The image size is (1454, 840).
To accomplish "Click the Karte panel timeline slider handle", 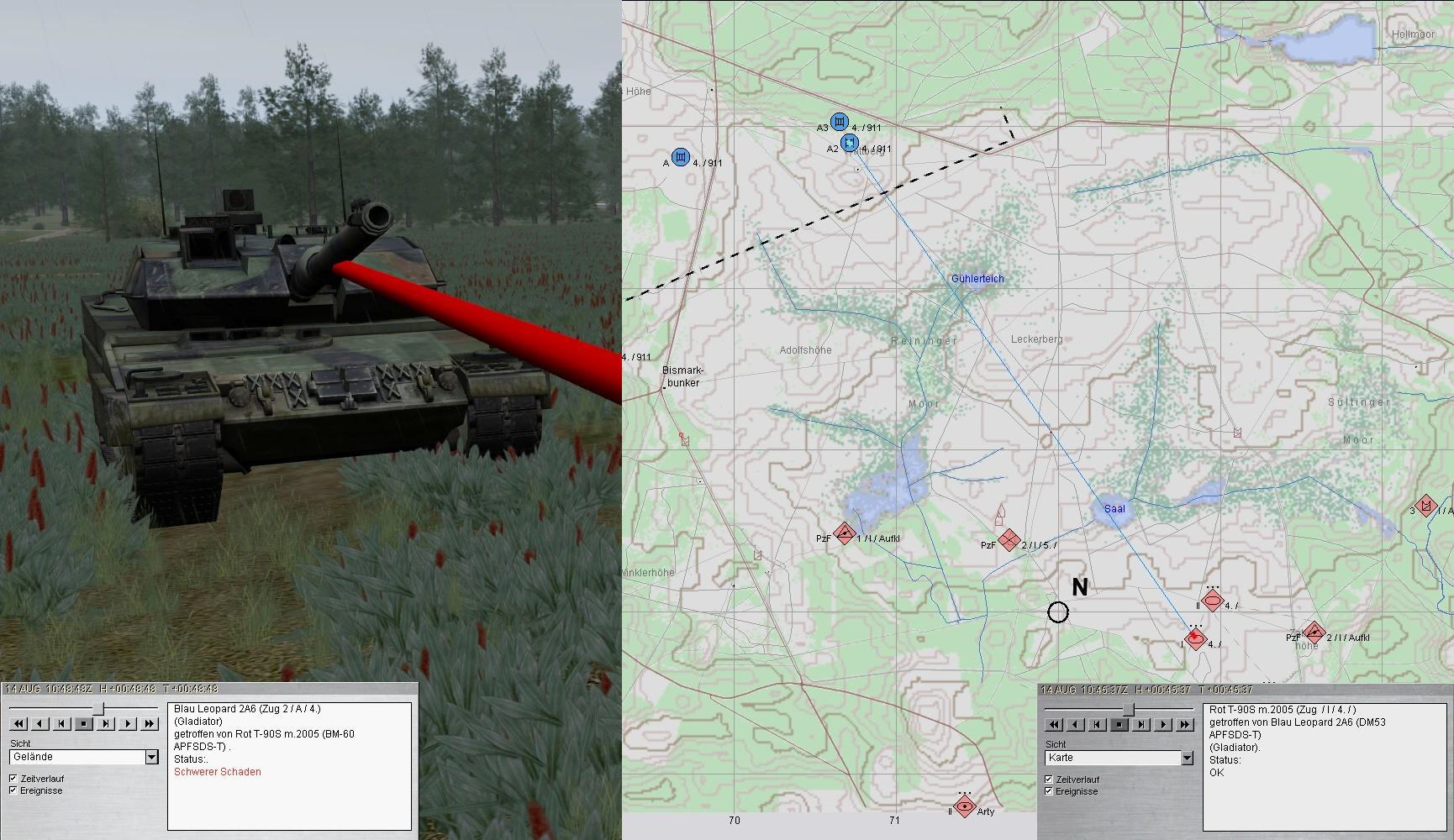I will click(1128, 710).
